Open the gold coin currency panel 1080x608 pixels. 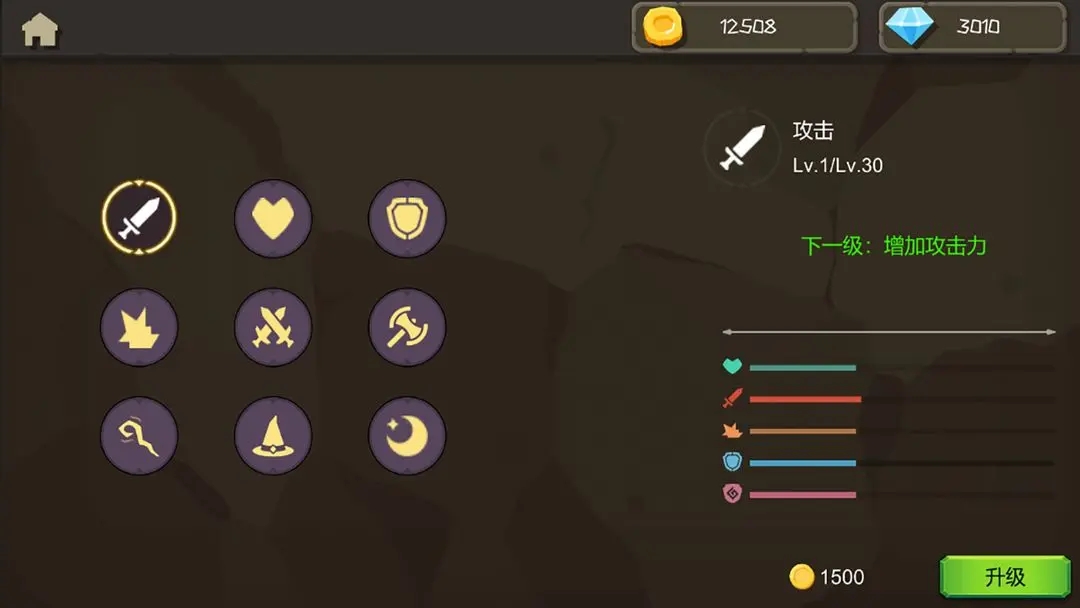coord(744,27)
